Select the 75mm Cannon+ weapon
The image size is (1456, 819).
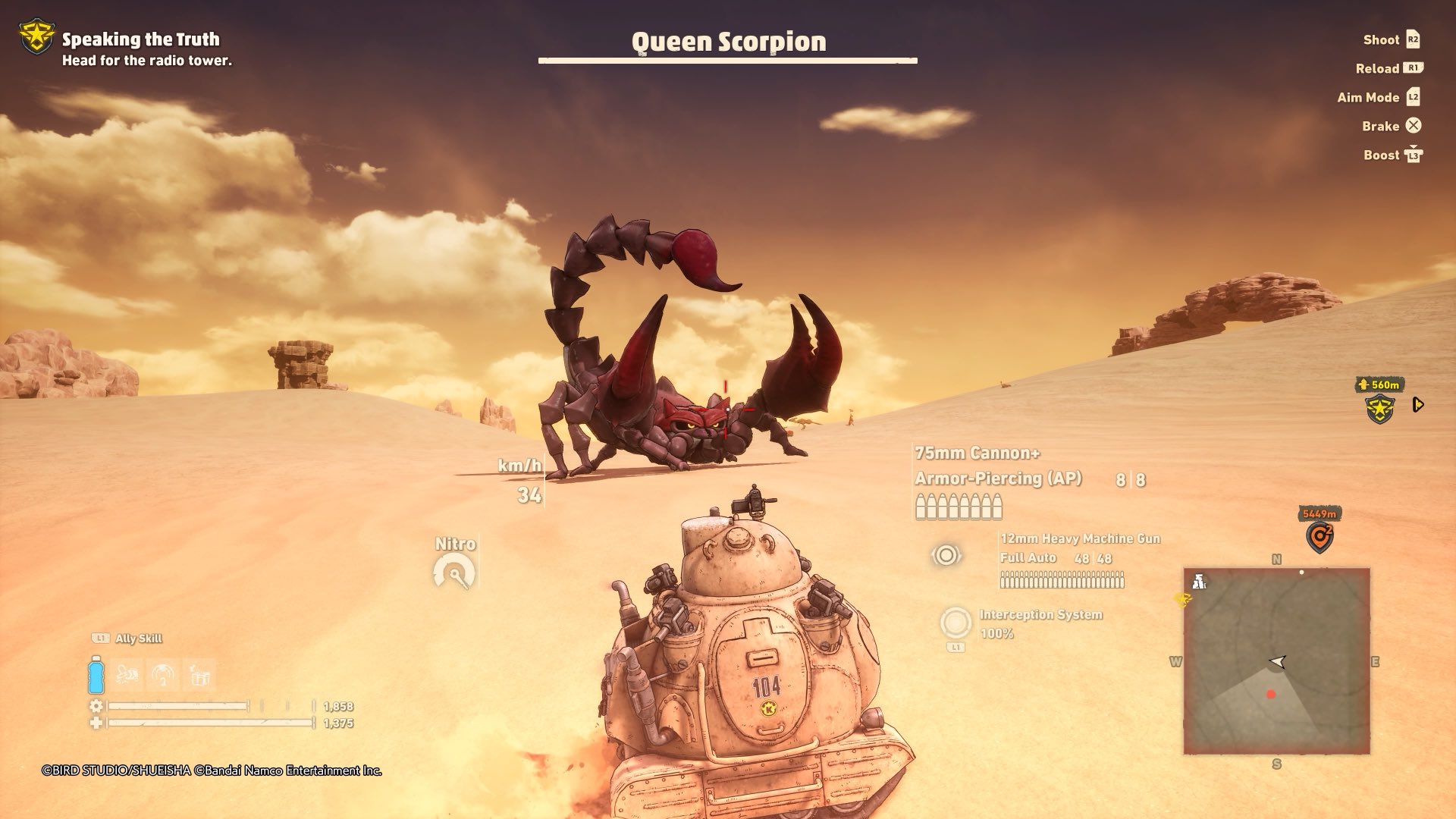[x=977, y=453]
